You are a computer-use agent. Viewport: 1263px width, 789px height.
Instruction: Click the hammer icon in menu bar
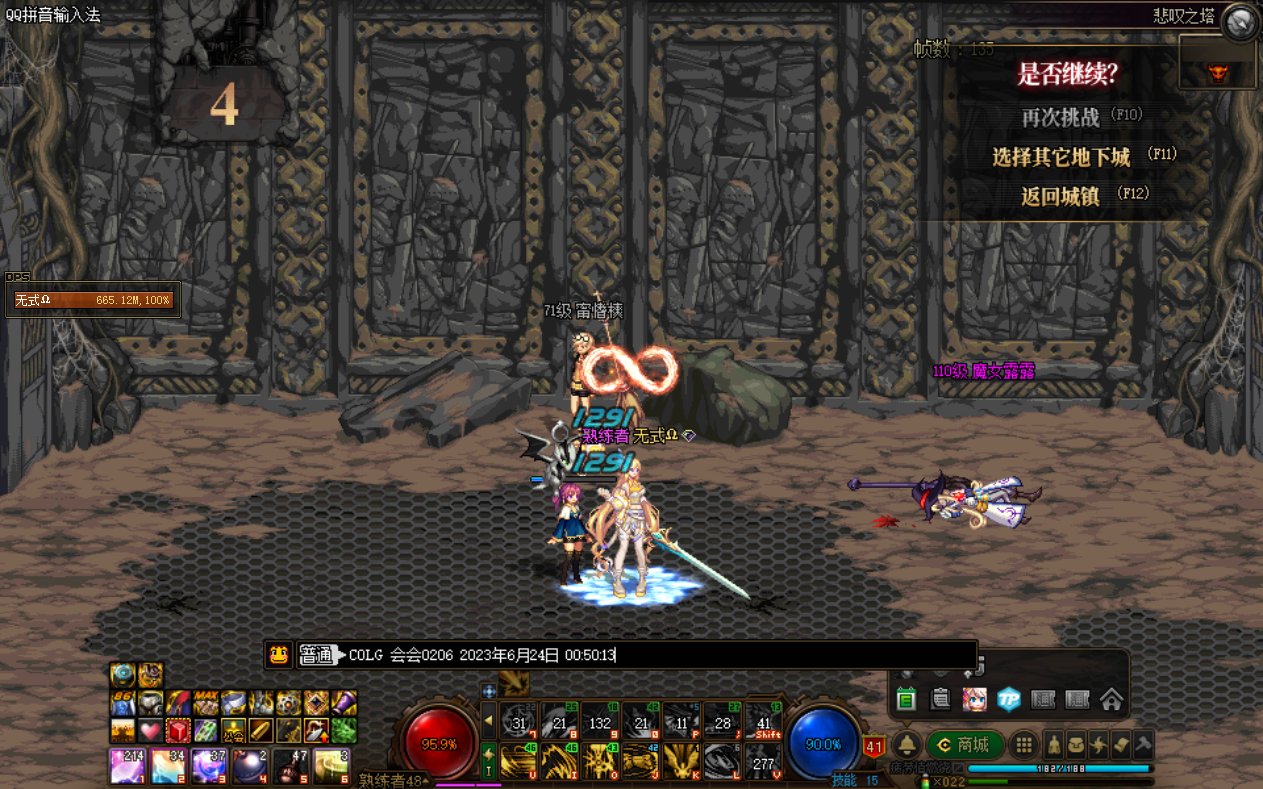coord(1143,745)
